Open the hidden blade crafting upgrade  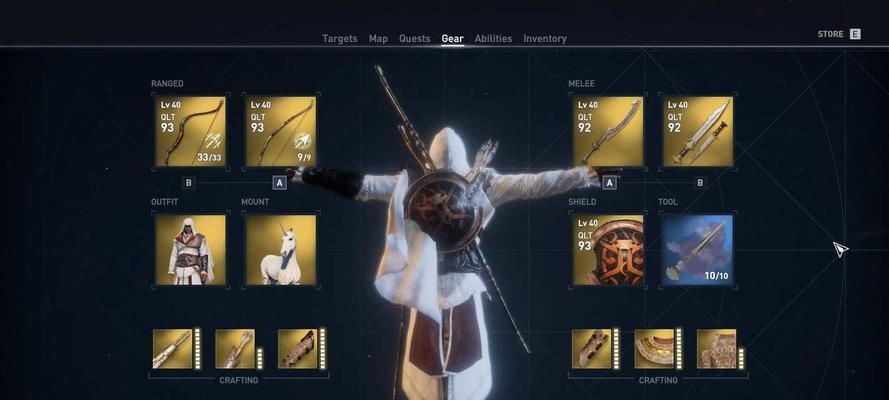(x=172, y=349)
